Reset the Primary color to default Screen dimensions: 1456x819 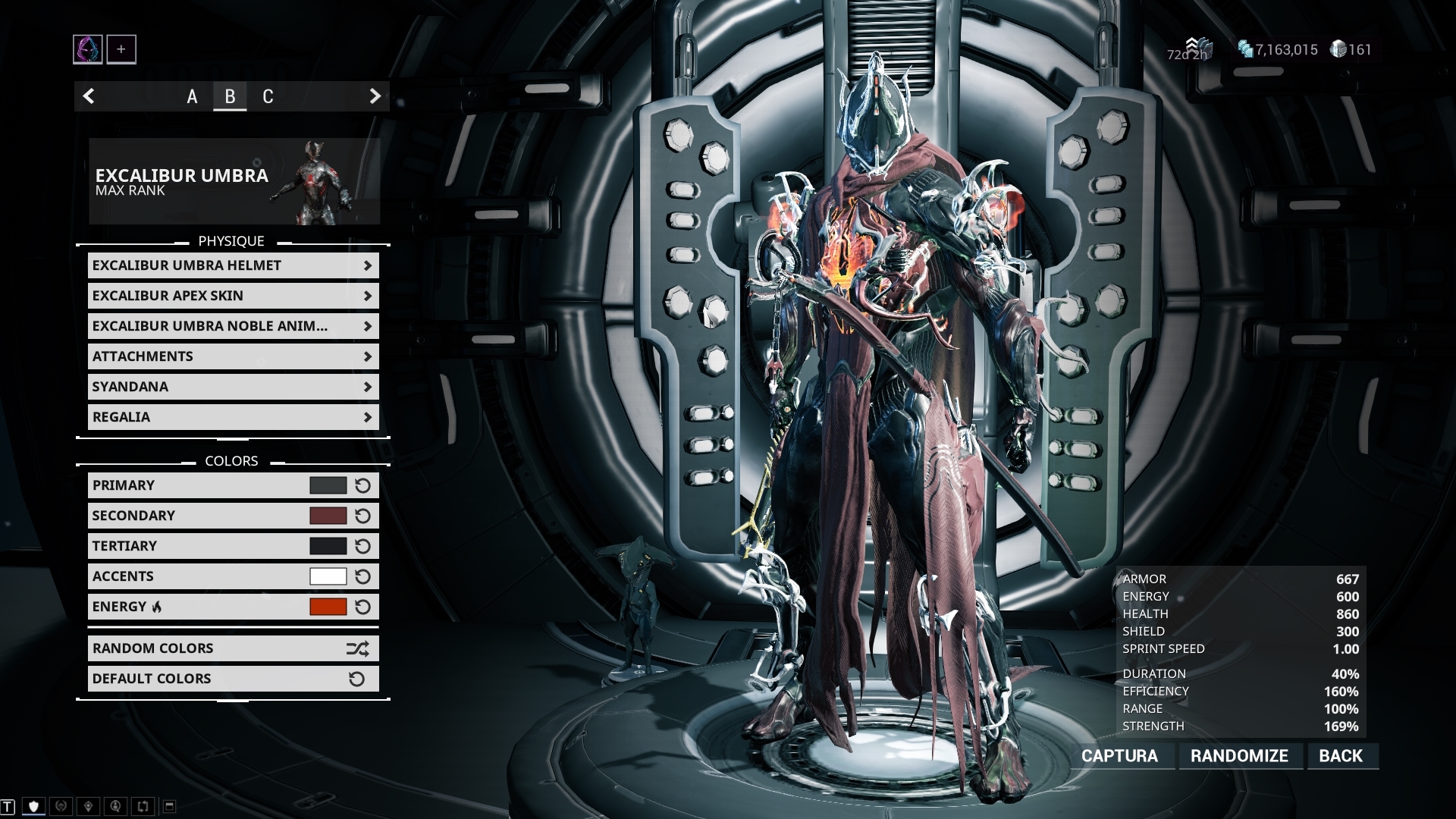coord(362,485)
